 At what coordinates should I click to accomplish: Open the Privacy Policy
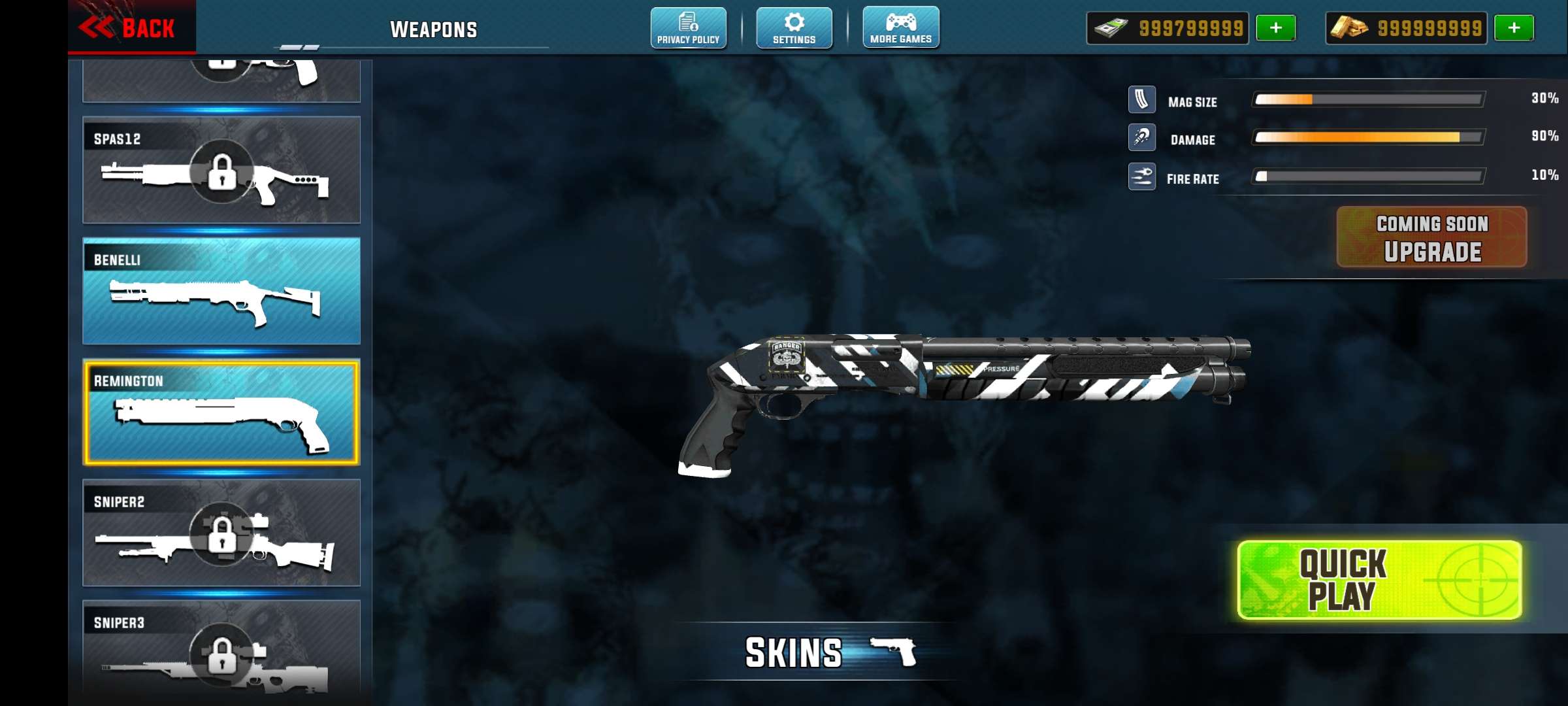tap(688, 27)
